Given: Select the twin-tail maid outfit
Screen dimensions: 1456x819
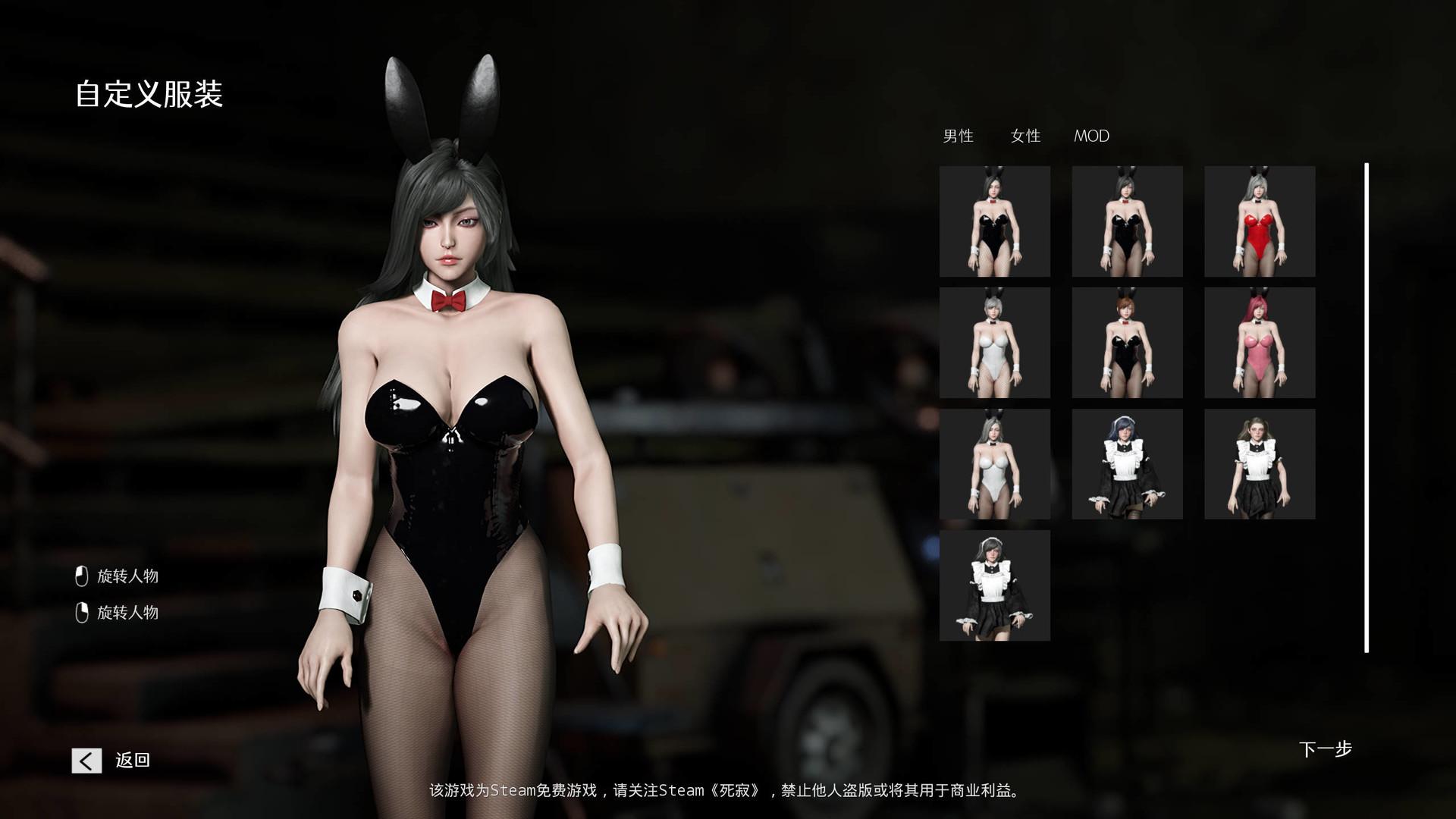Looking at the screenshot, I should [1260, 464].
